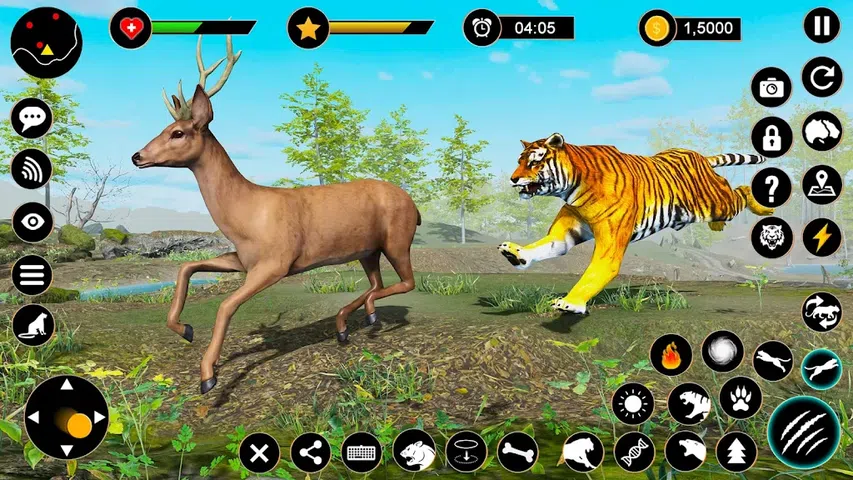Tap the share button
The image size is (853, 480).
[310, 452]
